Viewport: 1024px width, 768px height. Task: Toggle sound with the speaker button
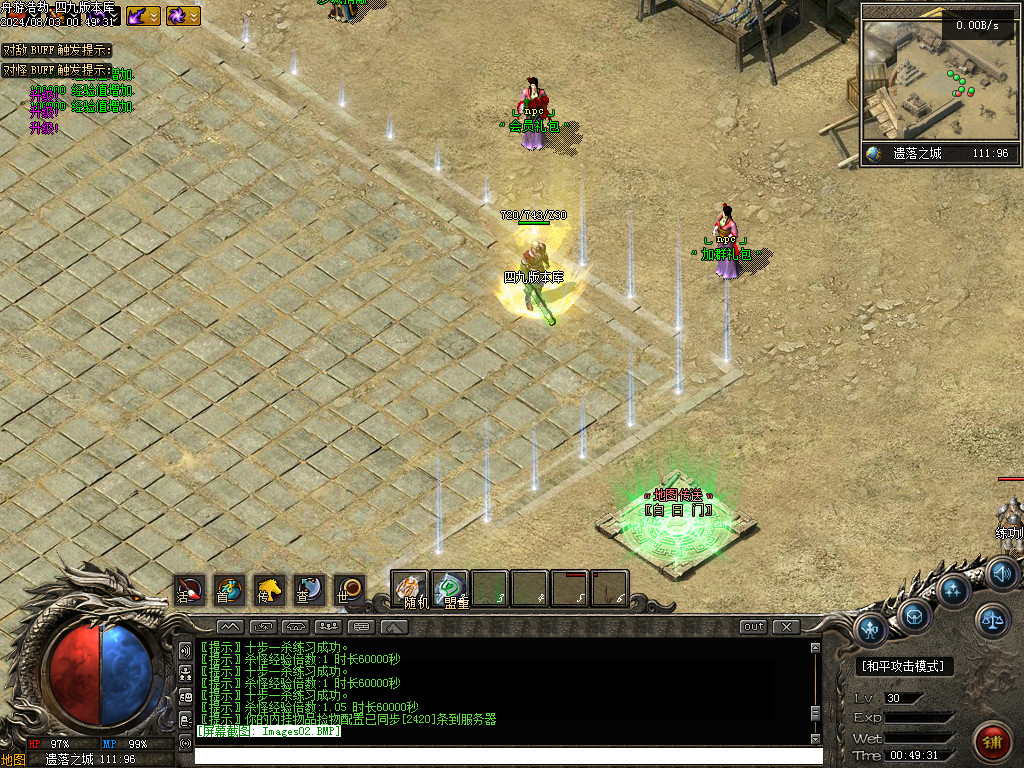1001,574
